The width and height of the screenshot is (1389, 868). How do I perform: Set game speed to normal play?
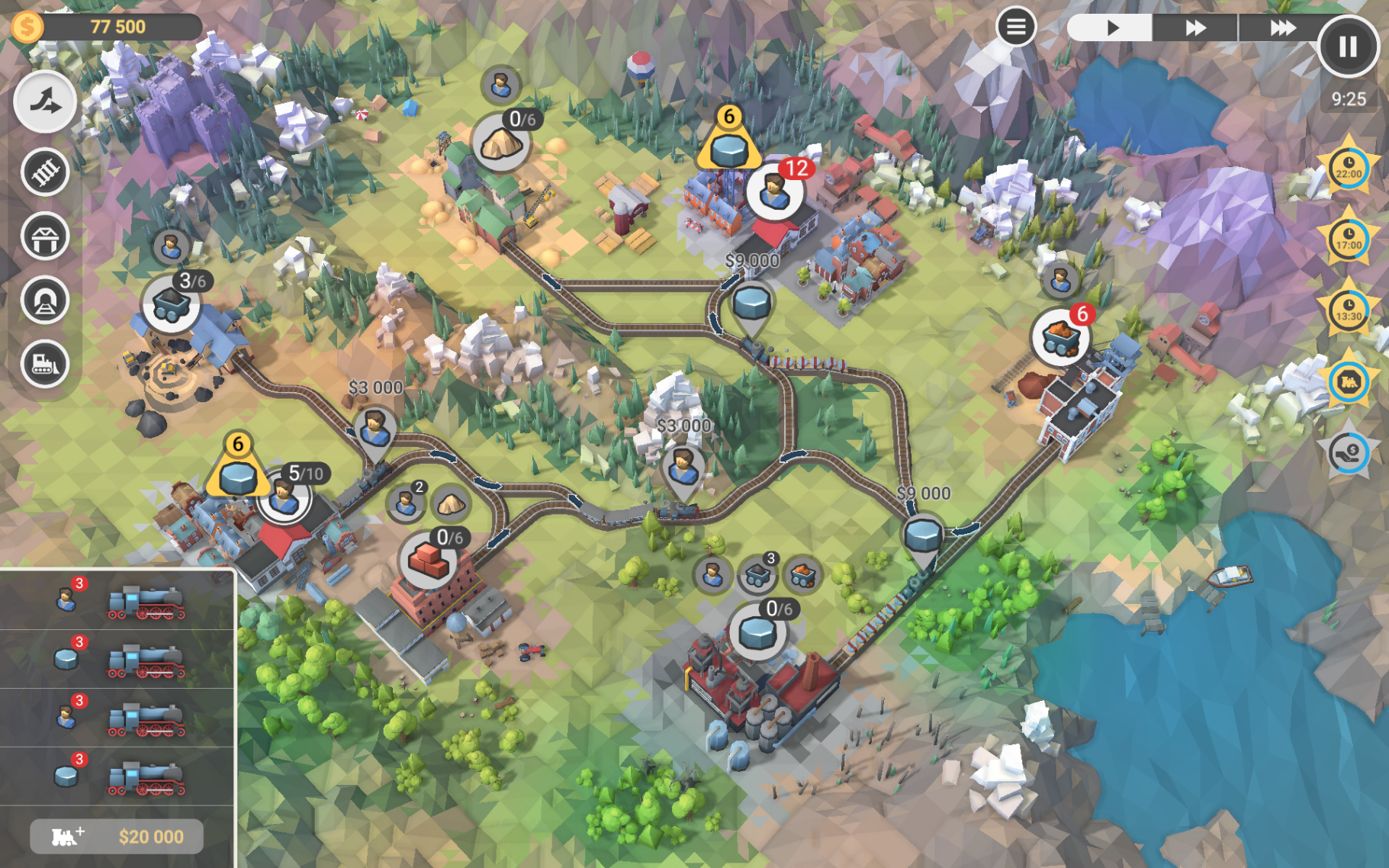pos(1110,28)
